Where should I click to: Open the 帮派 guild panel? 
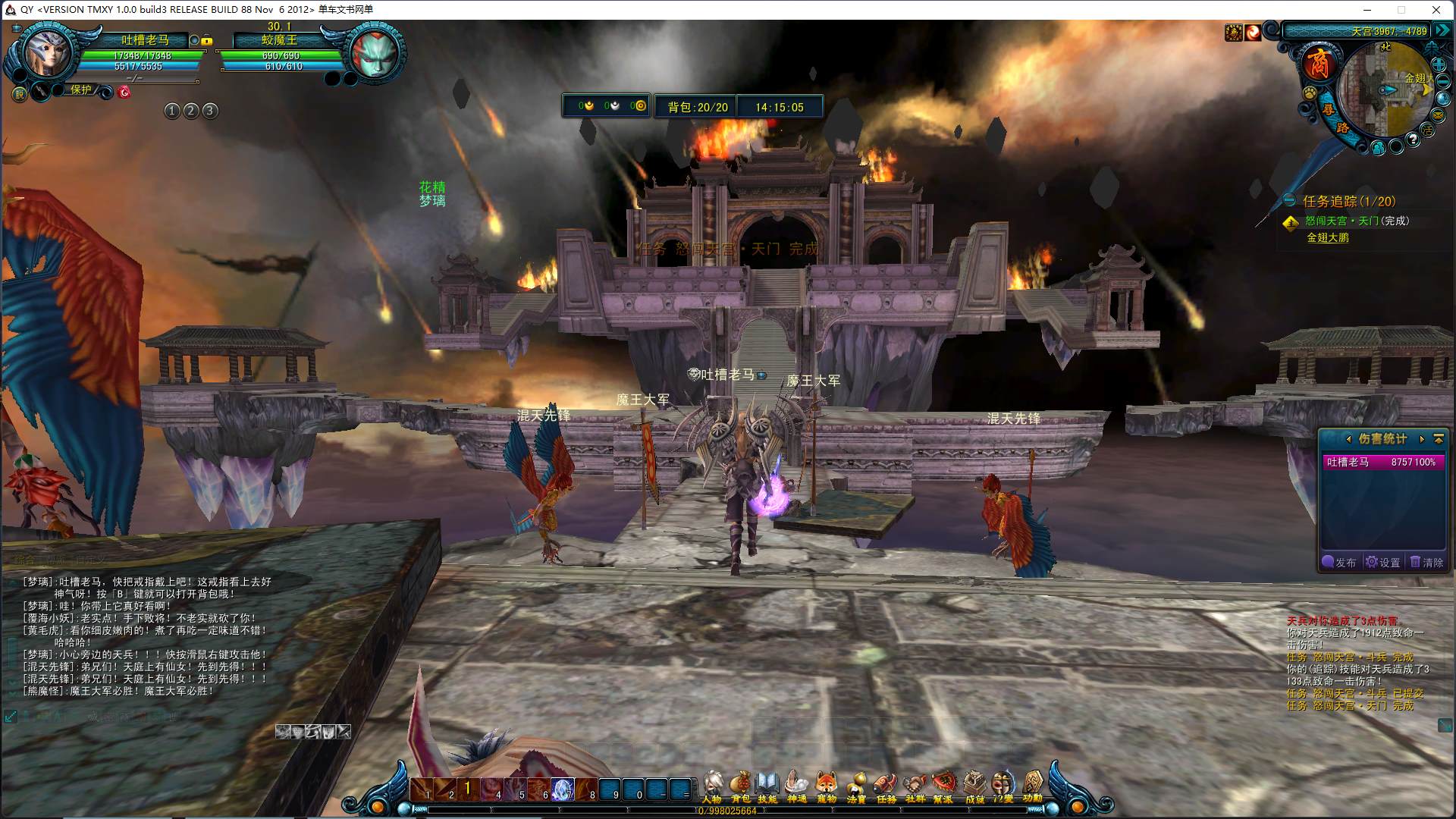point(943,786)
